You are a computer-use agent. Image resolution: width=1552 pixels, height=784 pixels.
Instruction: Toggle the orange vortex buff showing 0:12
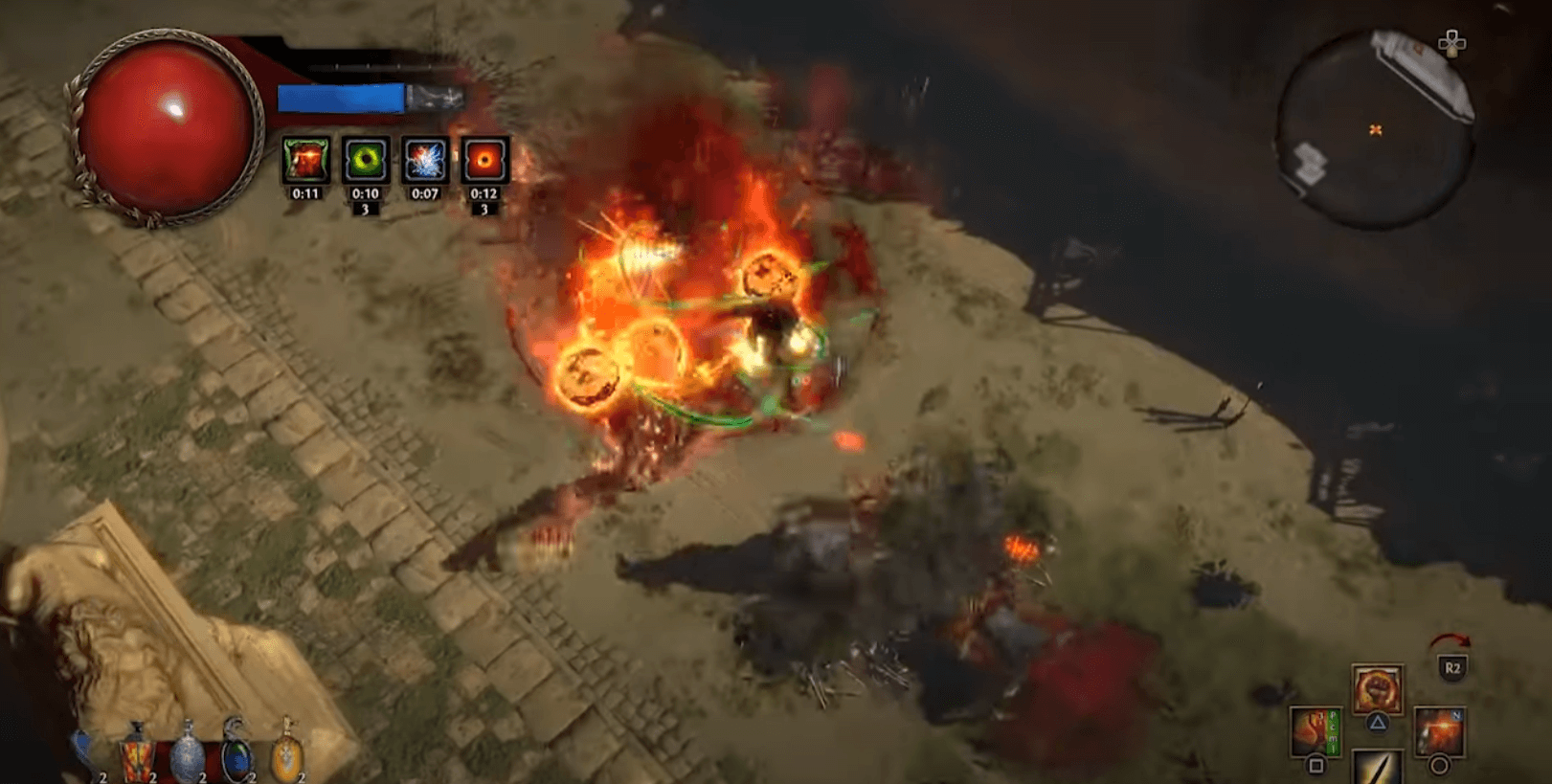(x=484, y=158)
